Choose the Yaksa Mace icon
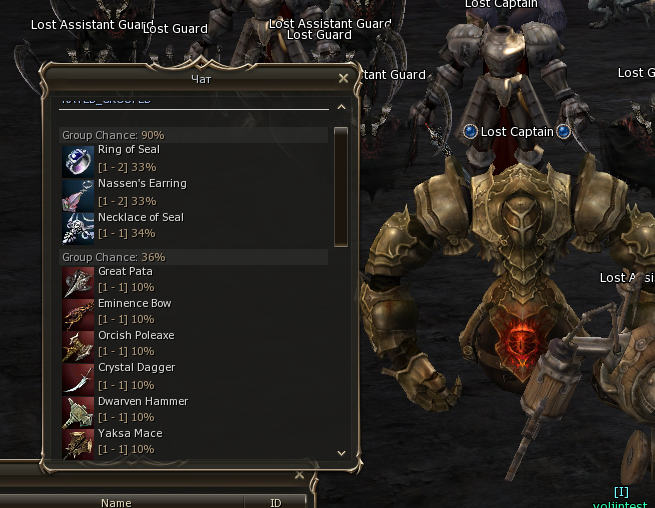Viewport: 655px width, 508px height. 78,443
